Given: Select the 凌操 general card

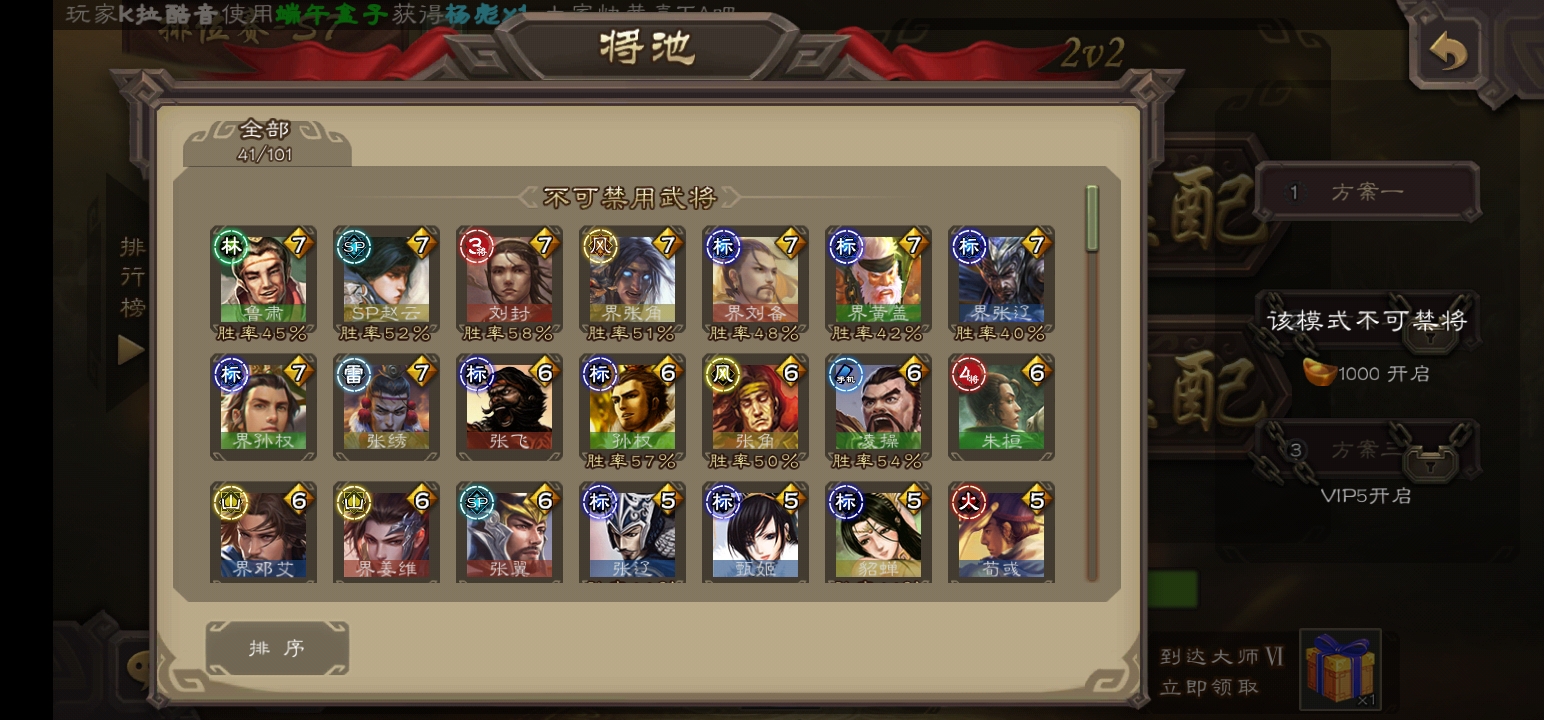Looking at the screenshot, I should (x=878, y=406).
